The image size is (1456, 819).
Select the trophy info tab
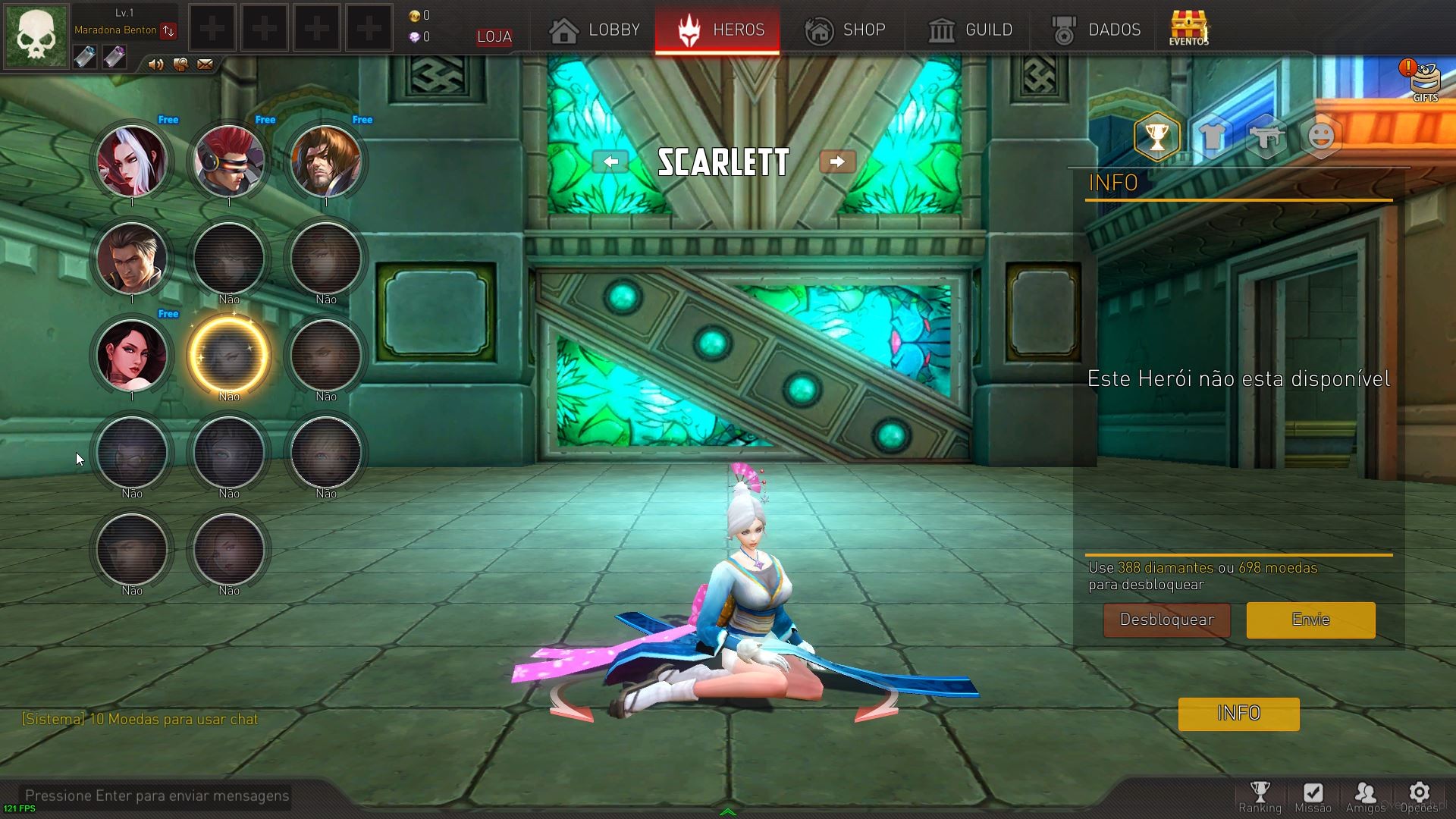(1156, 136)
